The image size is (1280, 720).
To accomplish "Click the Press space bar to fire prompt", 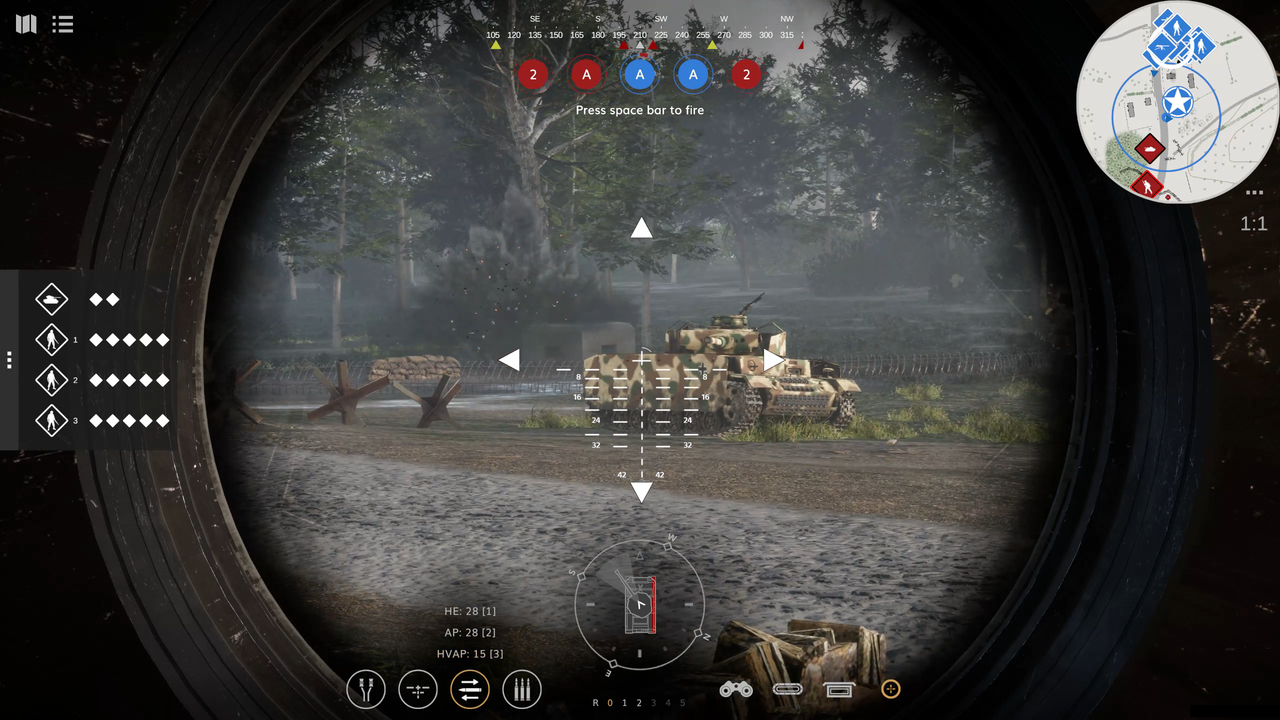I will (640, 110).
